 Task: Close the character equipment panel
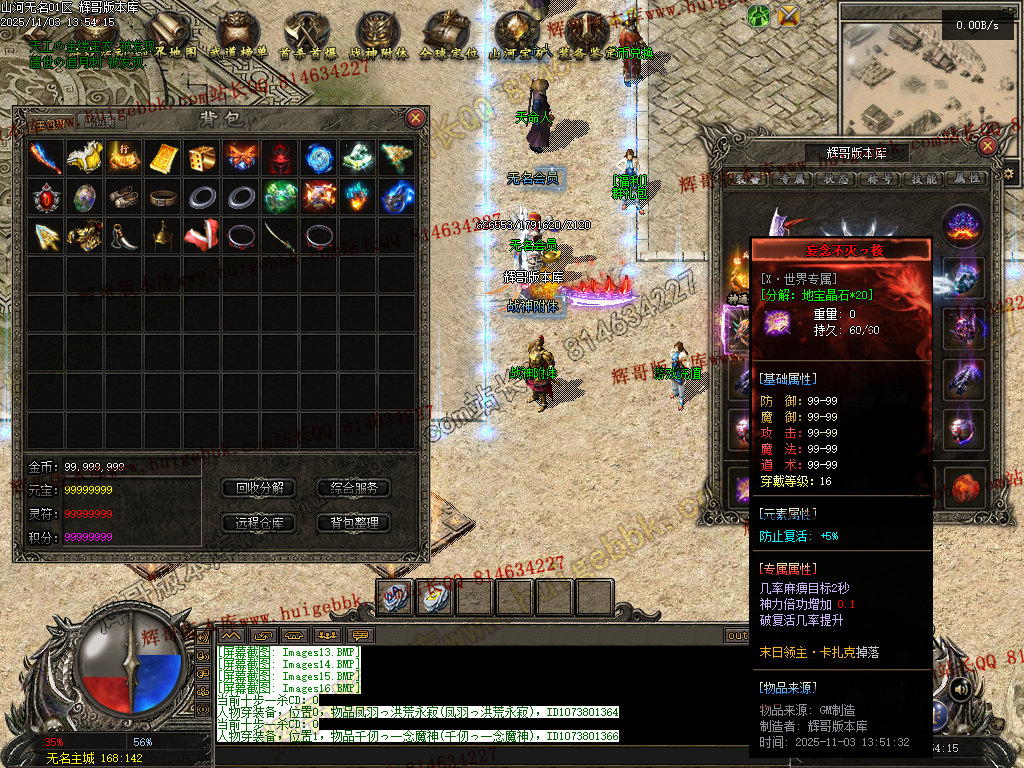click(x=988, y=146)
